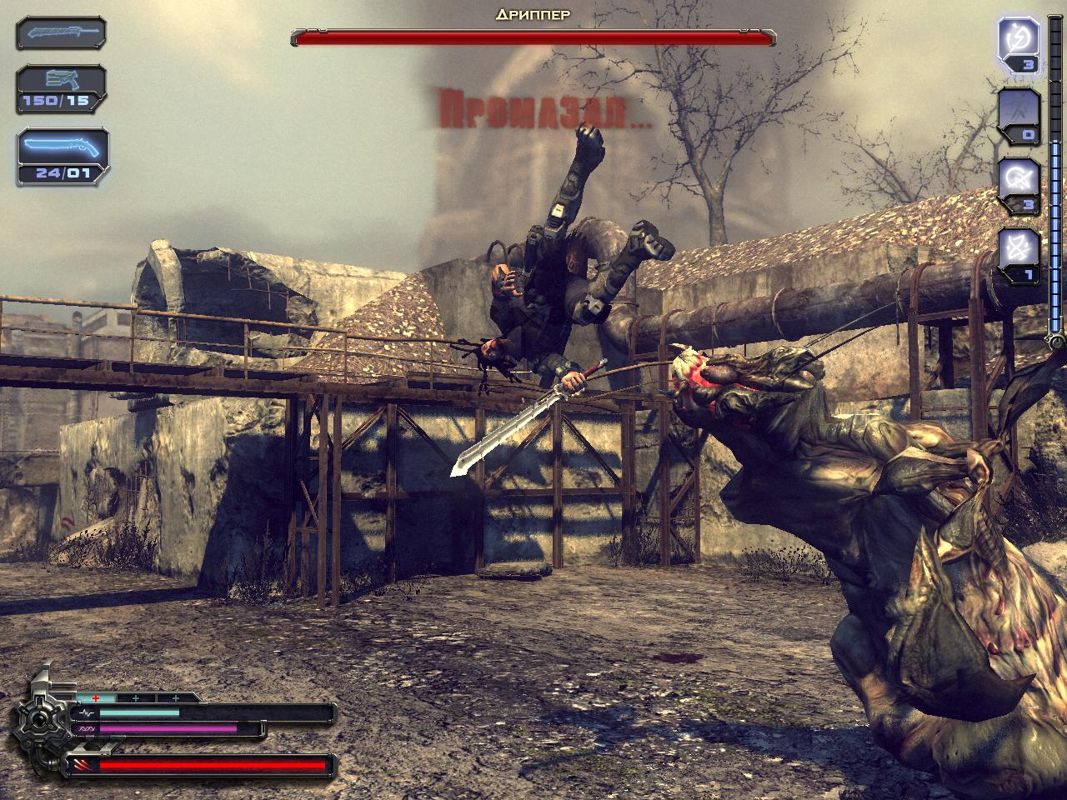Select the sword weapon slot
This screenshot has width=1067, height=800.
pos(61,33)
